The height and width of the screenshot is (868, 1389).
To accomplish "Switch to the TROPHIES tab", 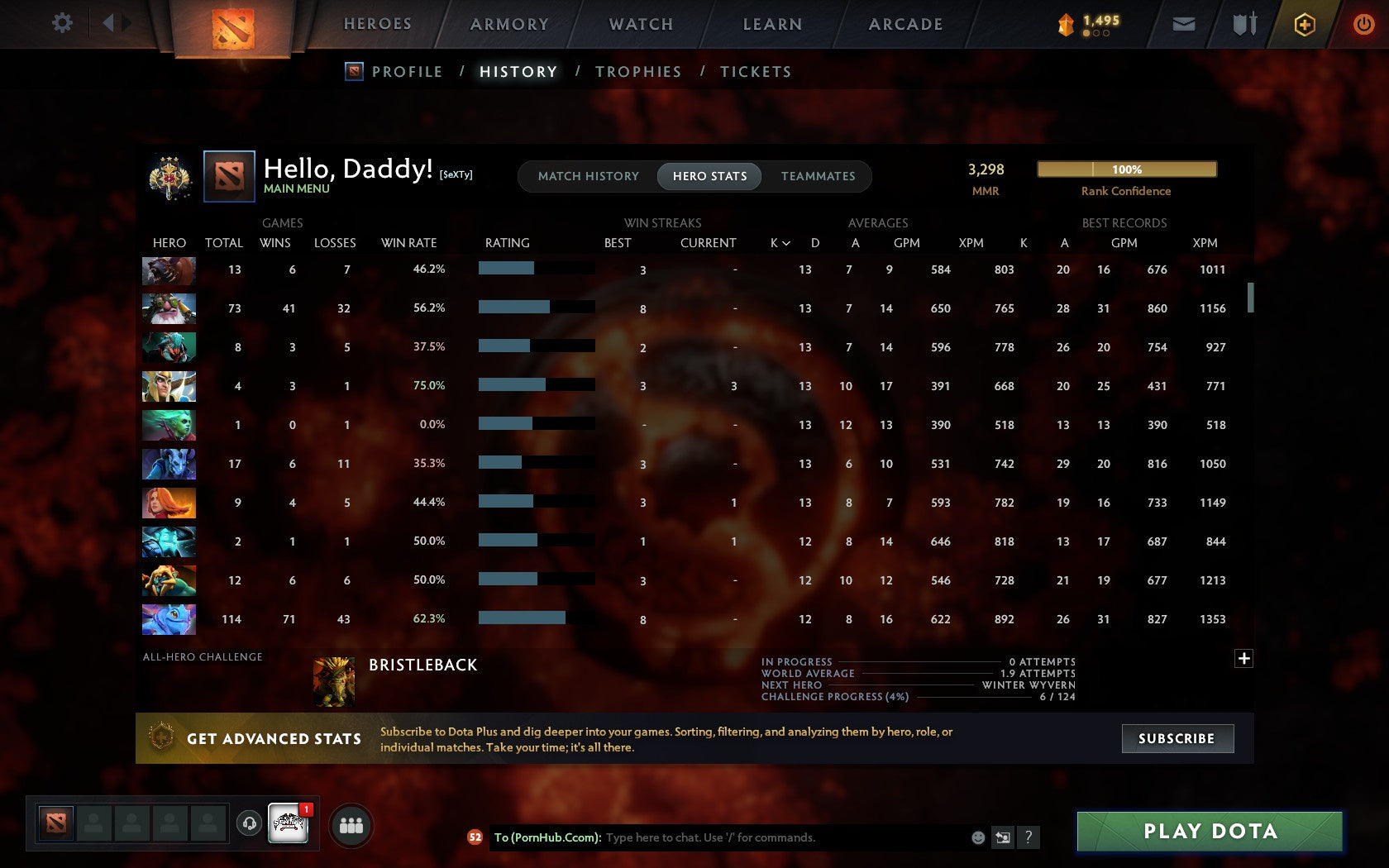I will pyautogui.click(x=637, y=72).
